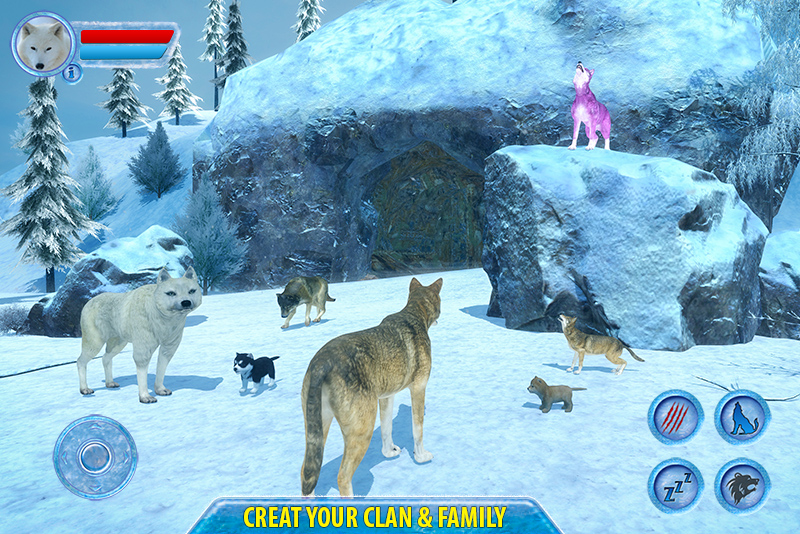The image size is (800, 534).
Task: Tap the claw scratch attack button
Action: [676, 417]
